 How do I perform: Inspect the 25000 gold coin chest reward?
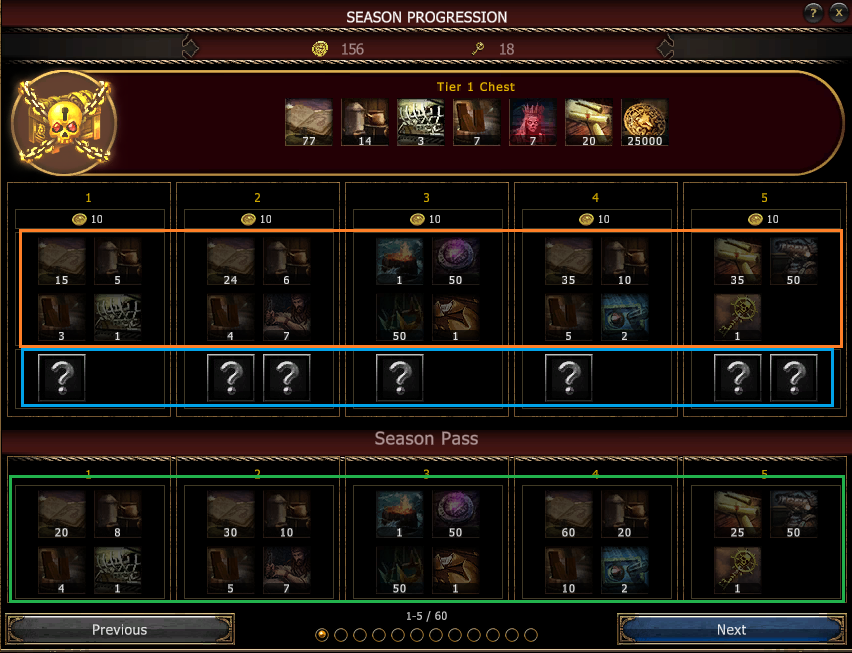(x=645, y=122)
